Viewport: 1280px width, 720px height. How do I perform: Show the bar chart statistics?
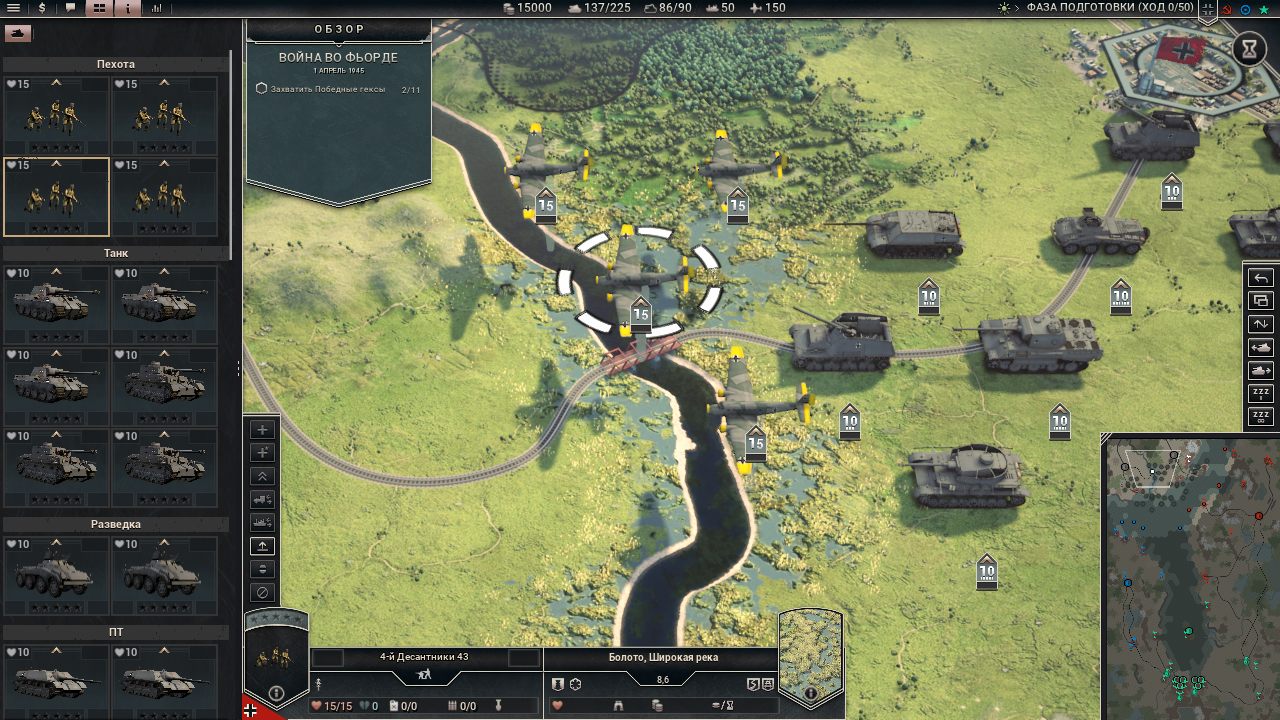(157, 8)
